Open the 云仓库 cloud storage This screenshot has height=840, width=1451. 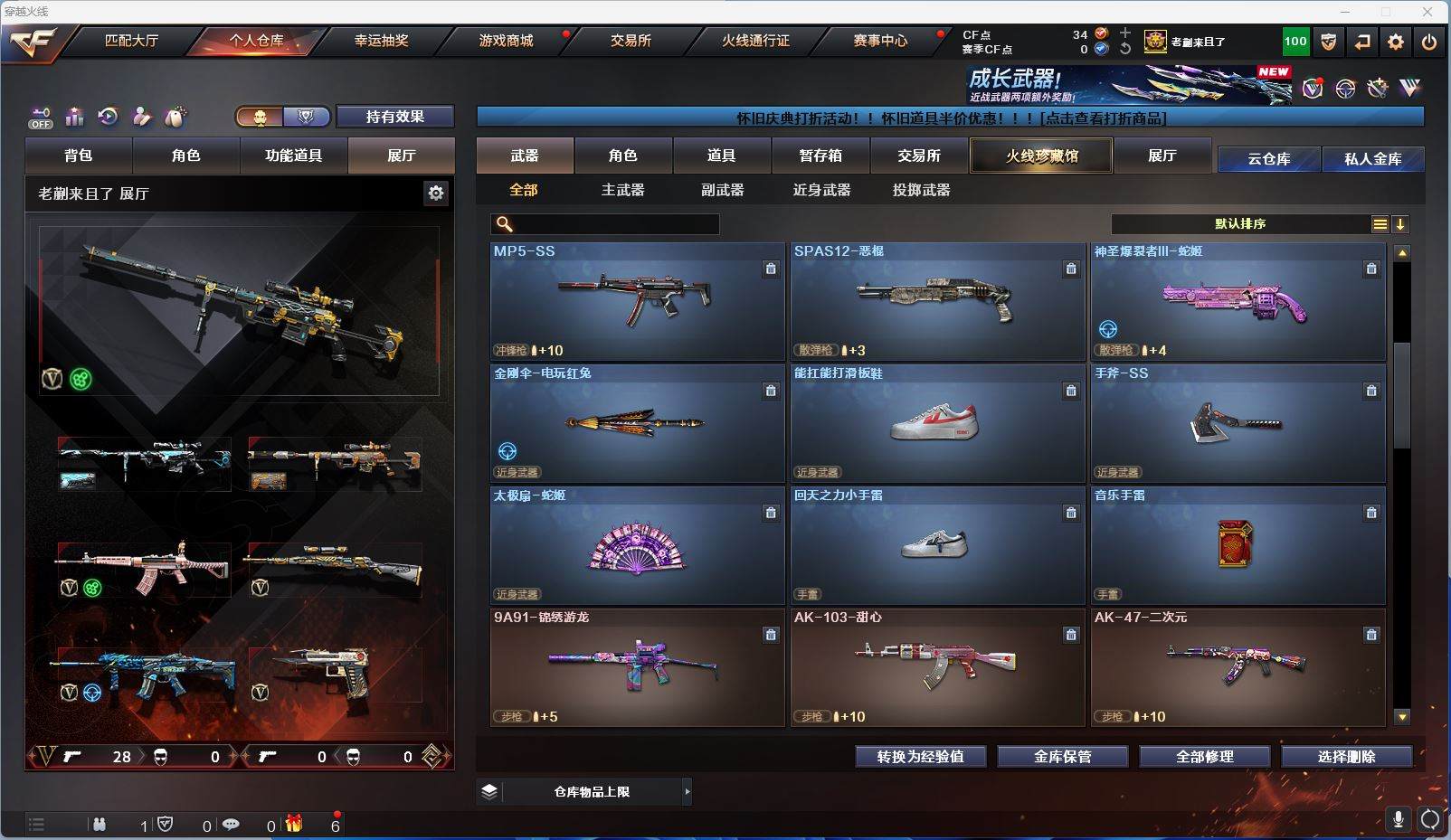[1268, 159]
